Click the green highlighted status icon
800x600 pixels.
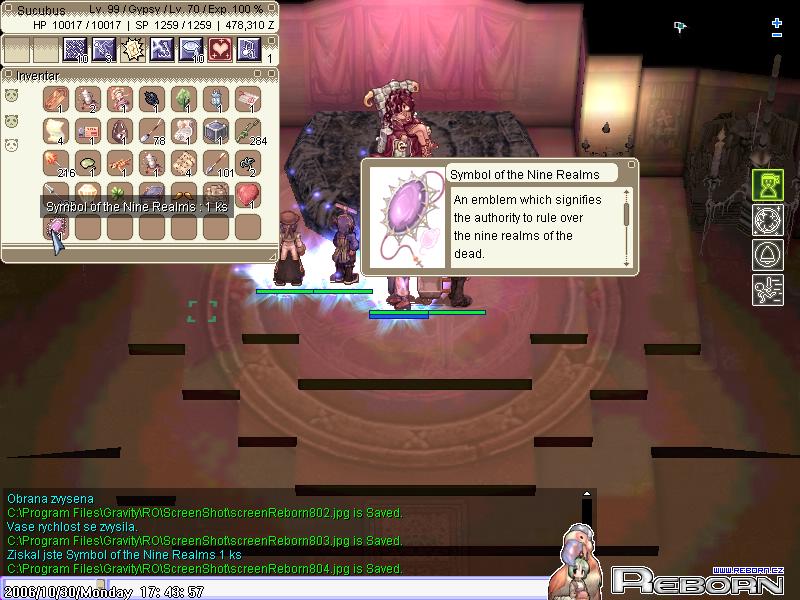[x=767, y=186]
